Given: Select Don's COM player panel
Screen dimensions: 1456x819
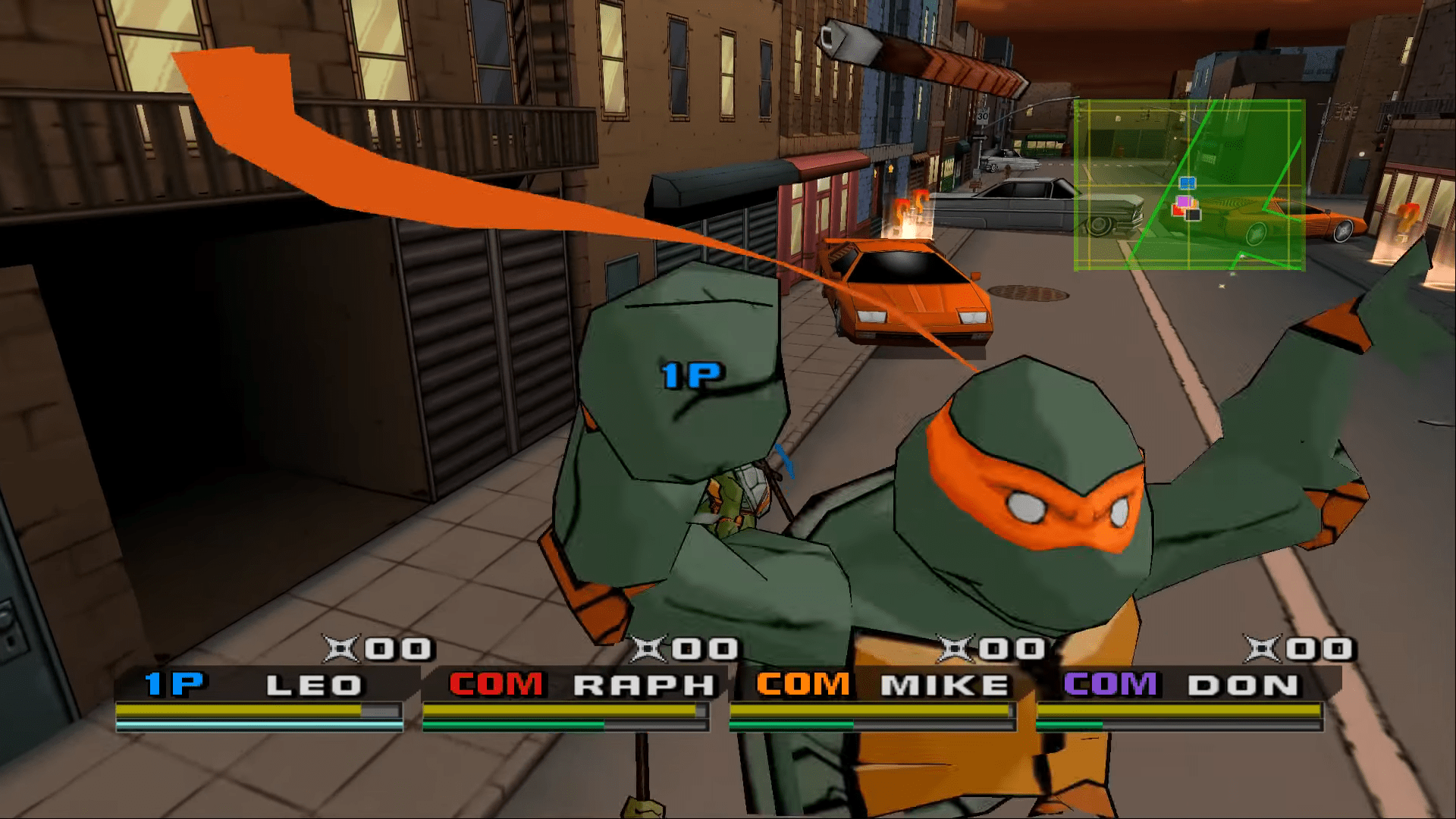Looking at the screenshot, I should pyautogui.click(x=1179, y=686).
